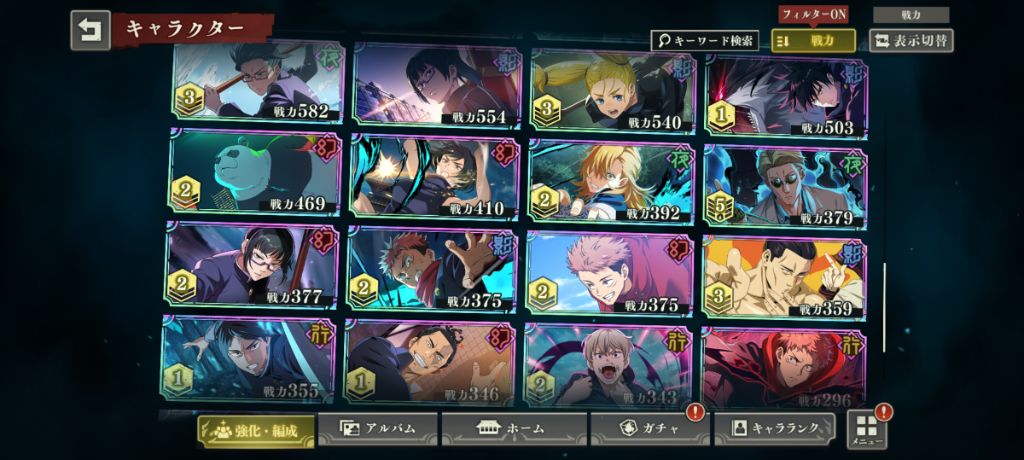Select the character card with 戦力392
Screen dimensions: 1024x460
(611, 181)
